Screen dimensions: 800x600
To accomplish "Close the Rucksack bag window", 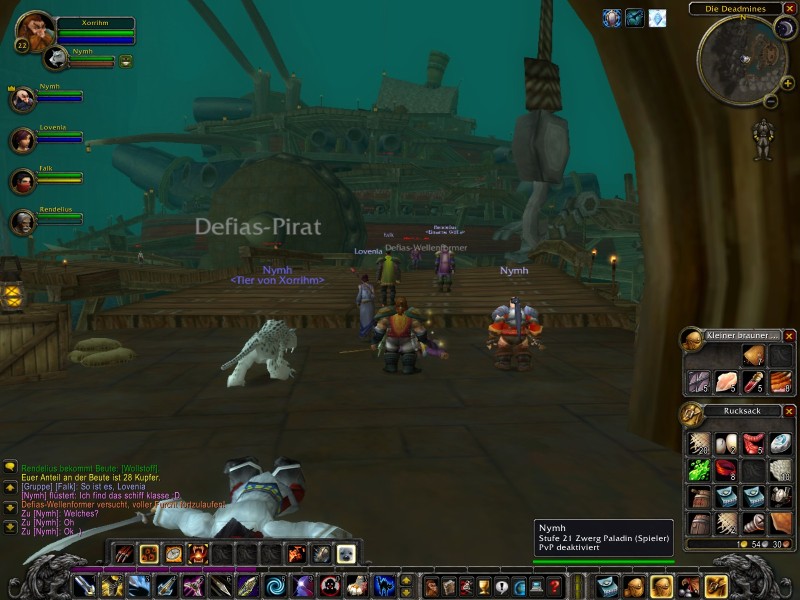I will click(789, 411).
